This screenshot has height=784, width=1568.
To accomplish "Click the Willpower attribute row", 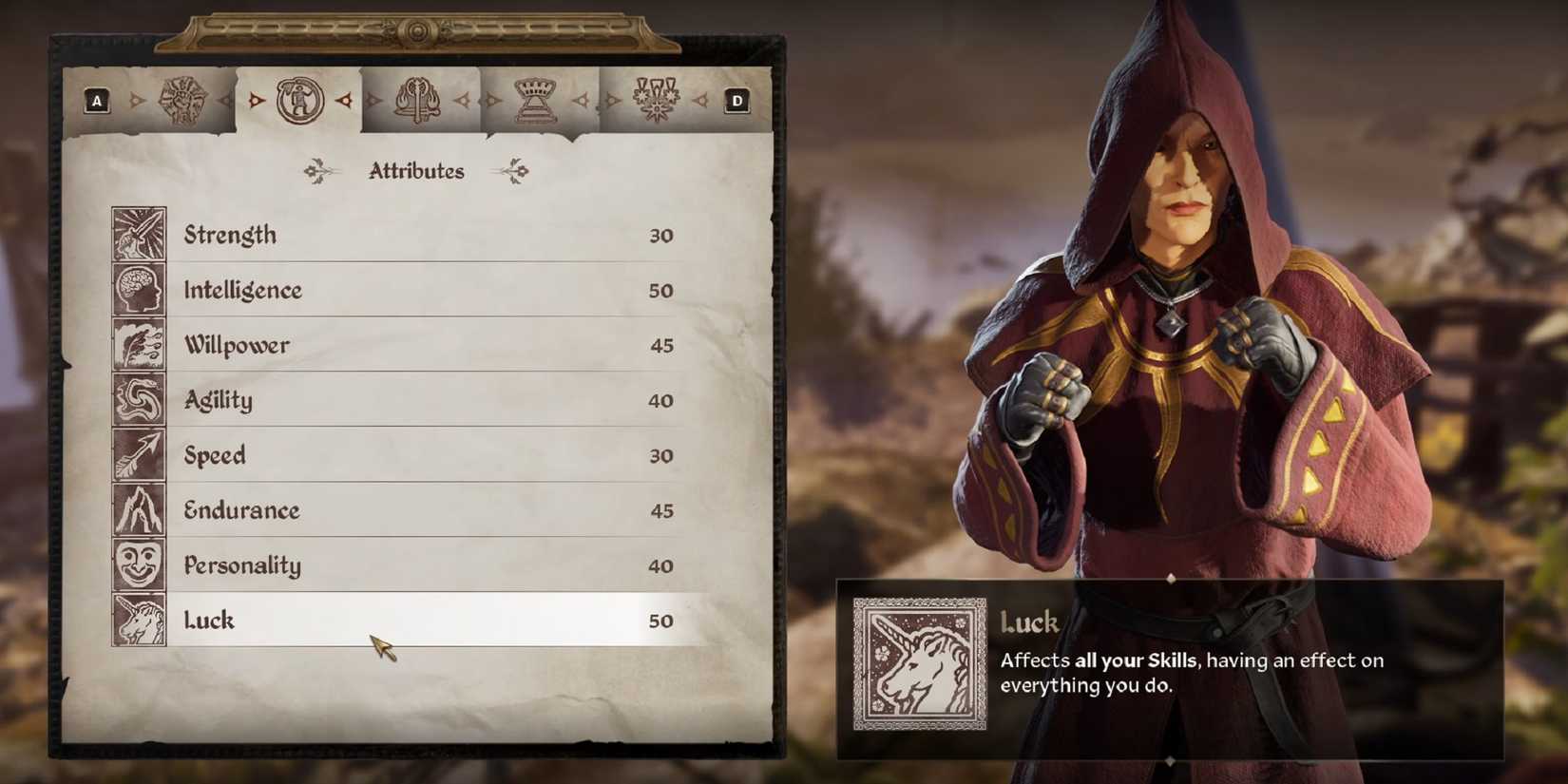I will tap(409, 345).
